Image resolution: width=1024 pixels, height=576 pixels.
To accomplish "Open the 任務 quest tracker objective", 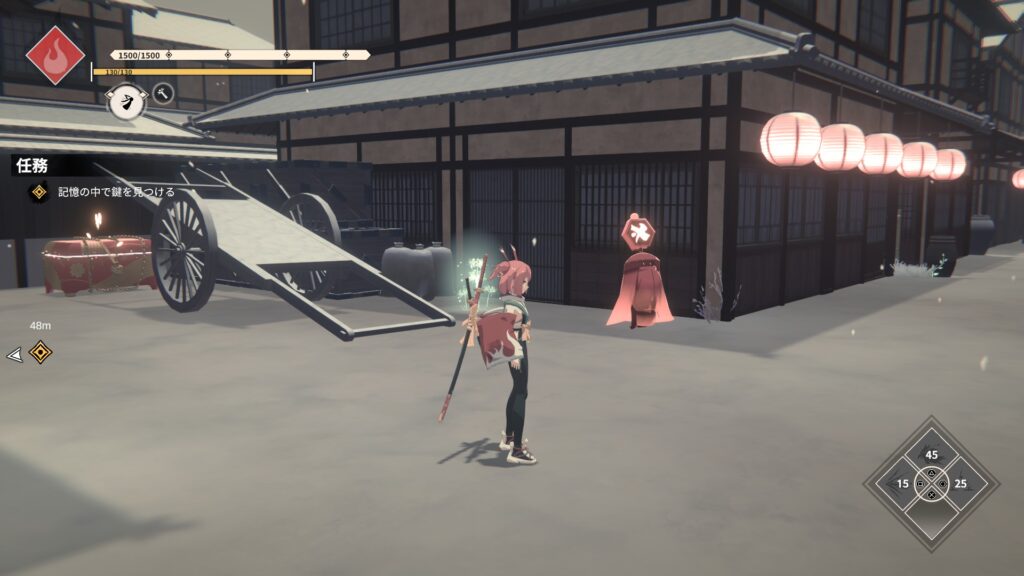I will (x=100, y=191).
